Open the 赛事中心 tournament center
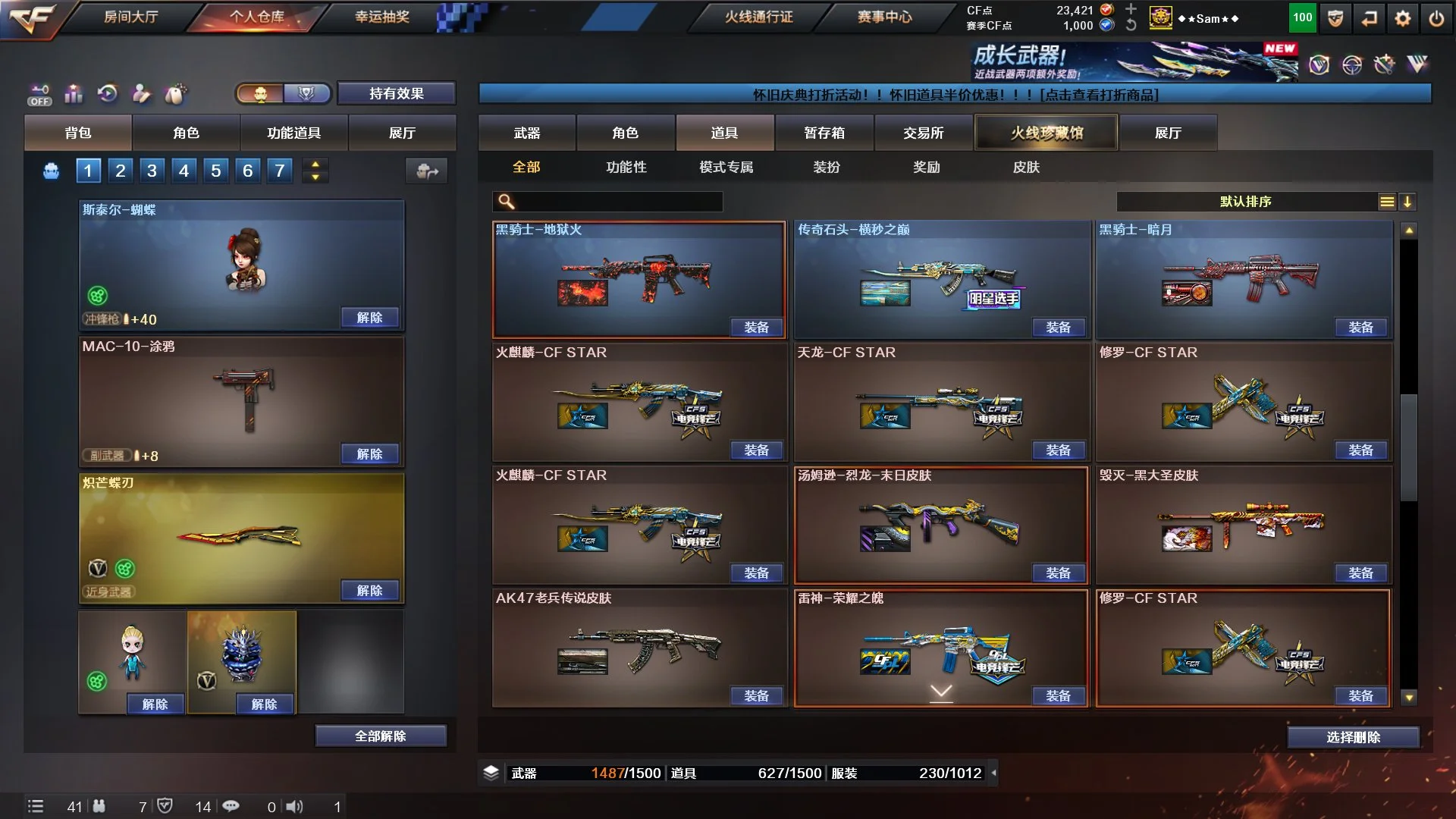 [884, 17]
